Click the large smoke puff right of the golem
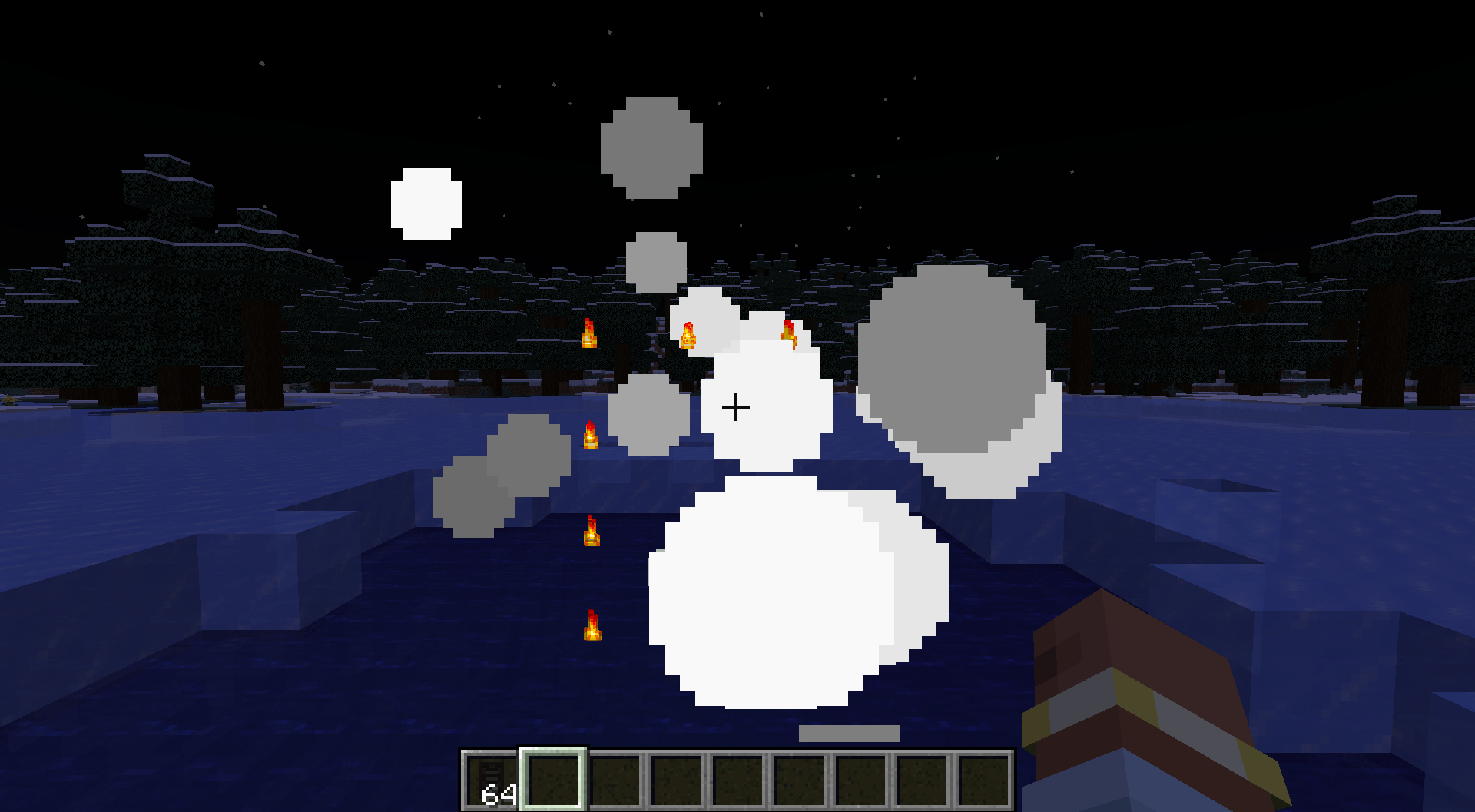 (953, 361)
